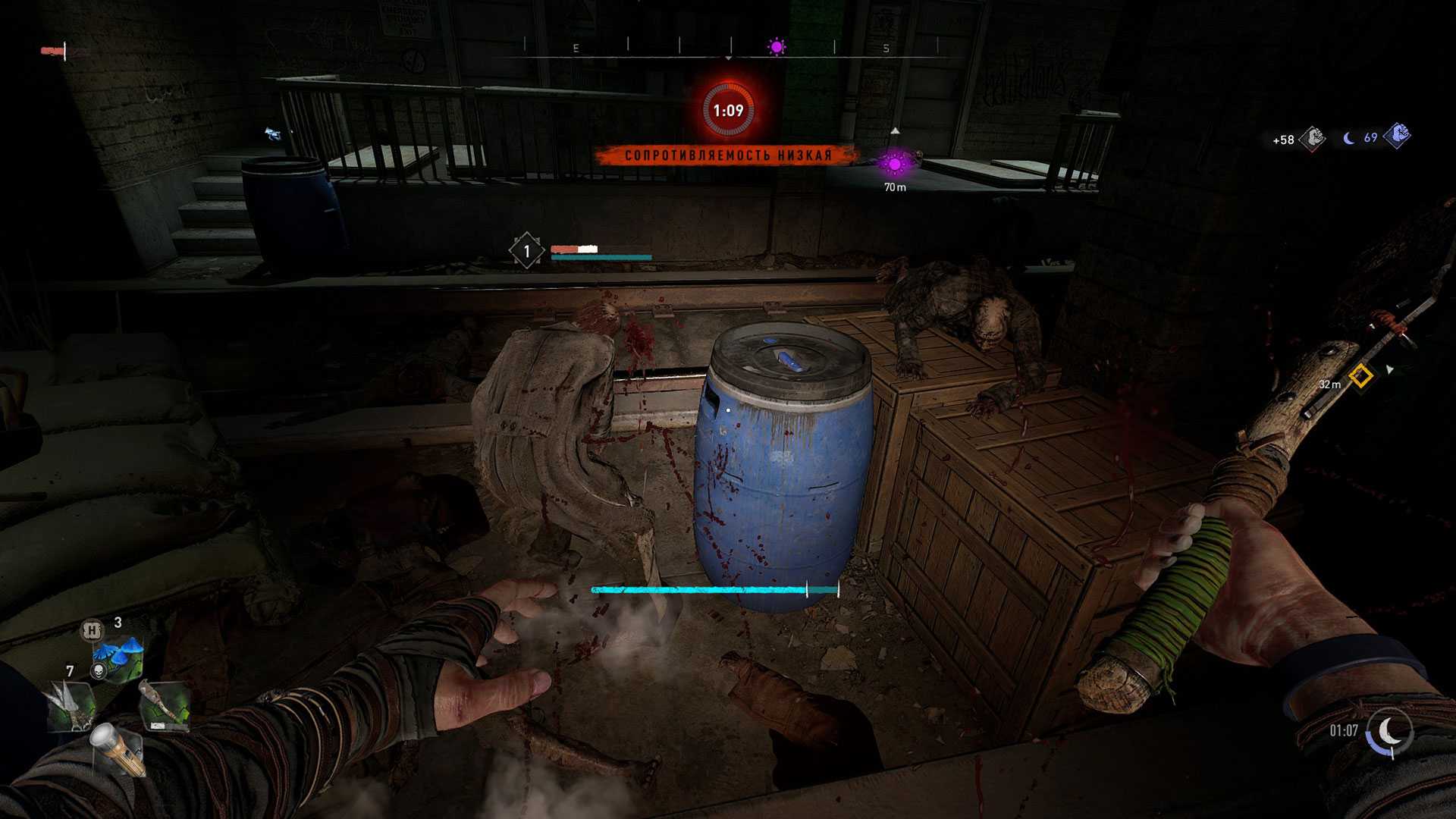
Task: Click the purple objective marker at 70 m
Action: click(895, 164)
